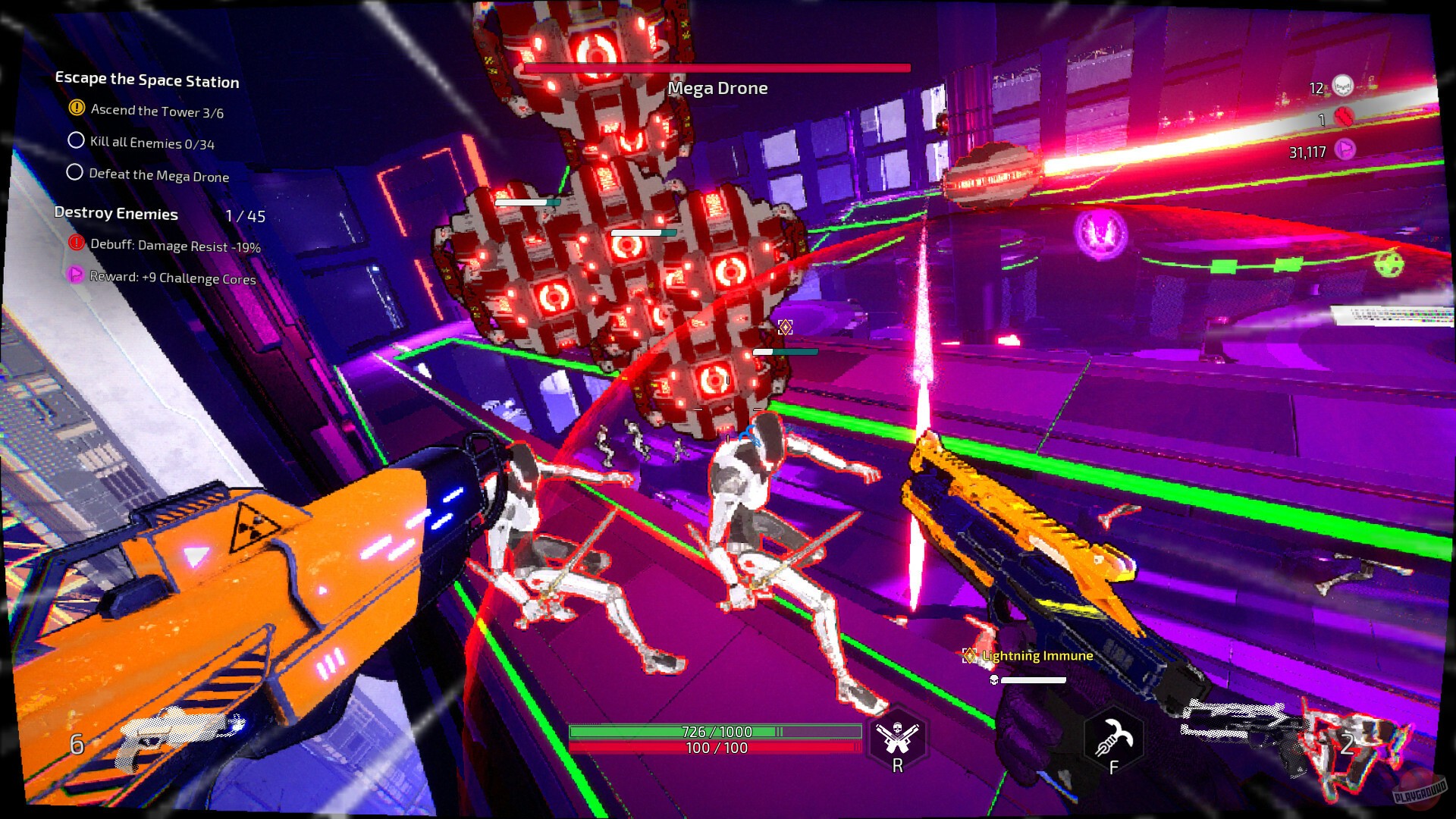Screen dimensions: 1456x819
Task: Select the Mega Drone boss title
Action: click(717, 88)
